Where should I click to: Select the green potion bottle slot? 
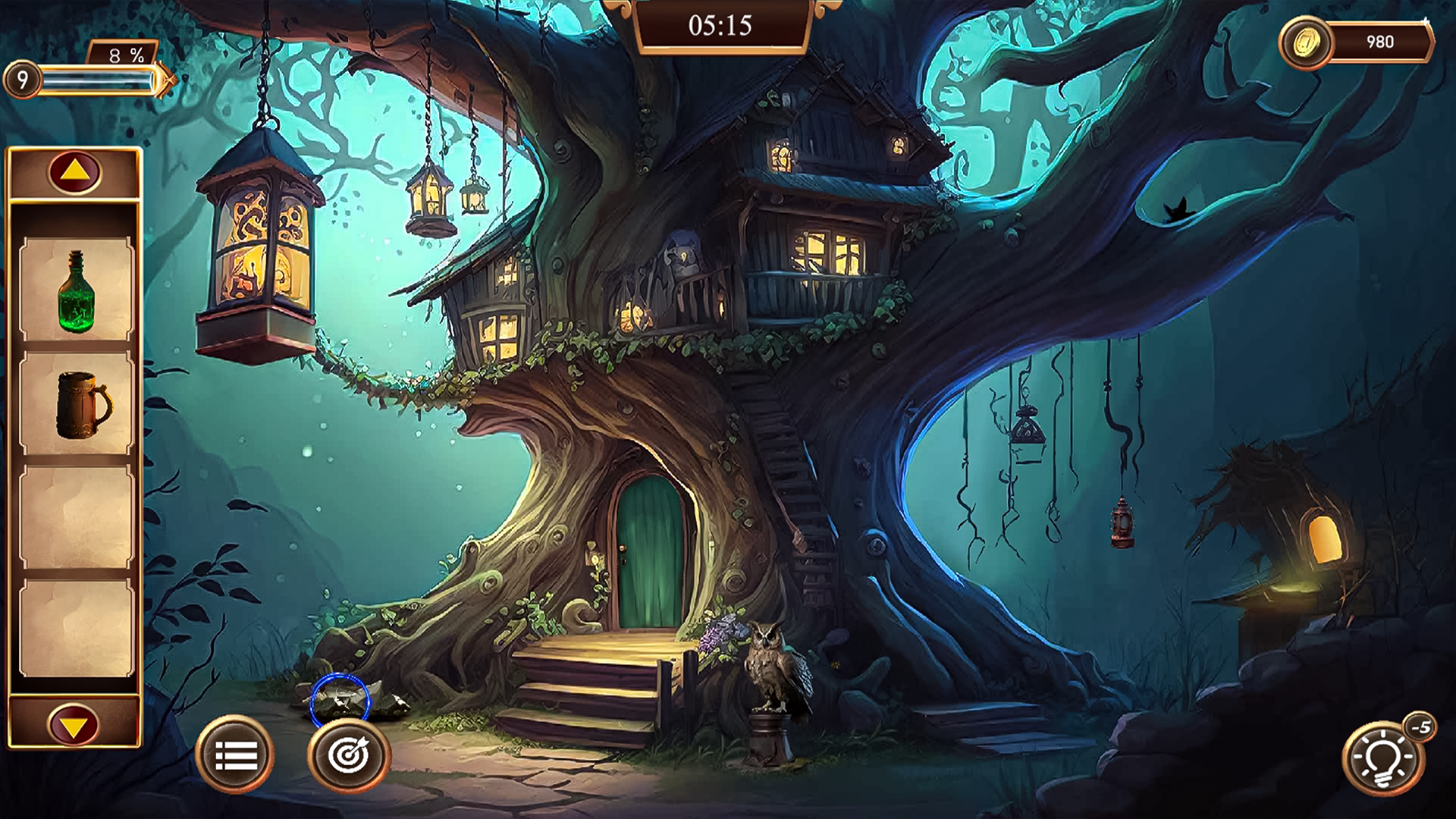pyautogui.click(x=76, y=290)
